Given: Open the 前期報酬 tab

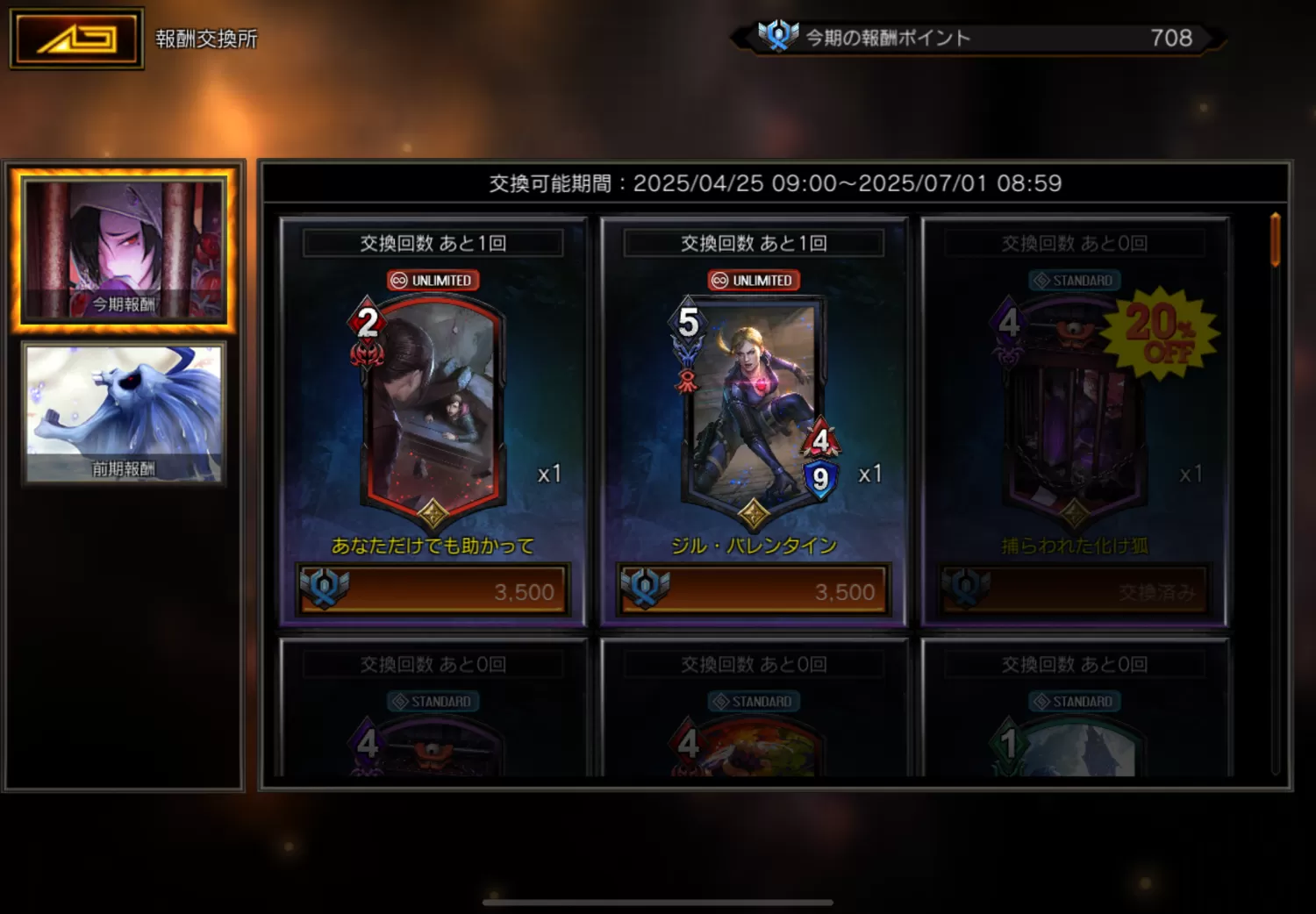Looking at the screenshot, I should 124,413.
